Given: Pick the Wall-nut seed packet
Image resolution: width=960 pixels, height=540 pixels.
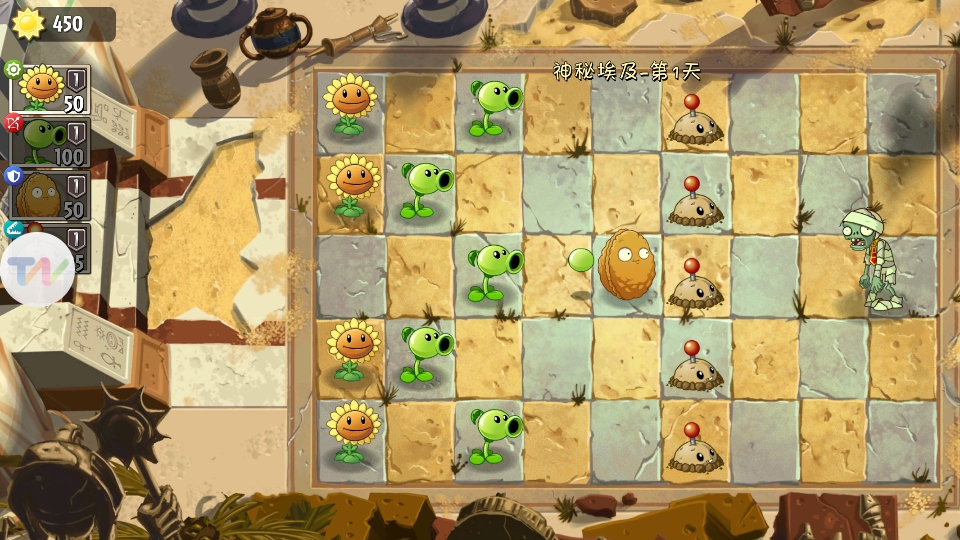Looking at the screenshot, I should [x=50, y=194].
